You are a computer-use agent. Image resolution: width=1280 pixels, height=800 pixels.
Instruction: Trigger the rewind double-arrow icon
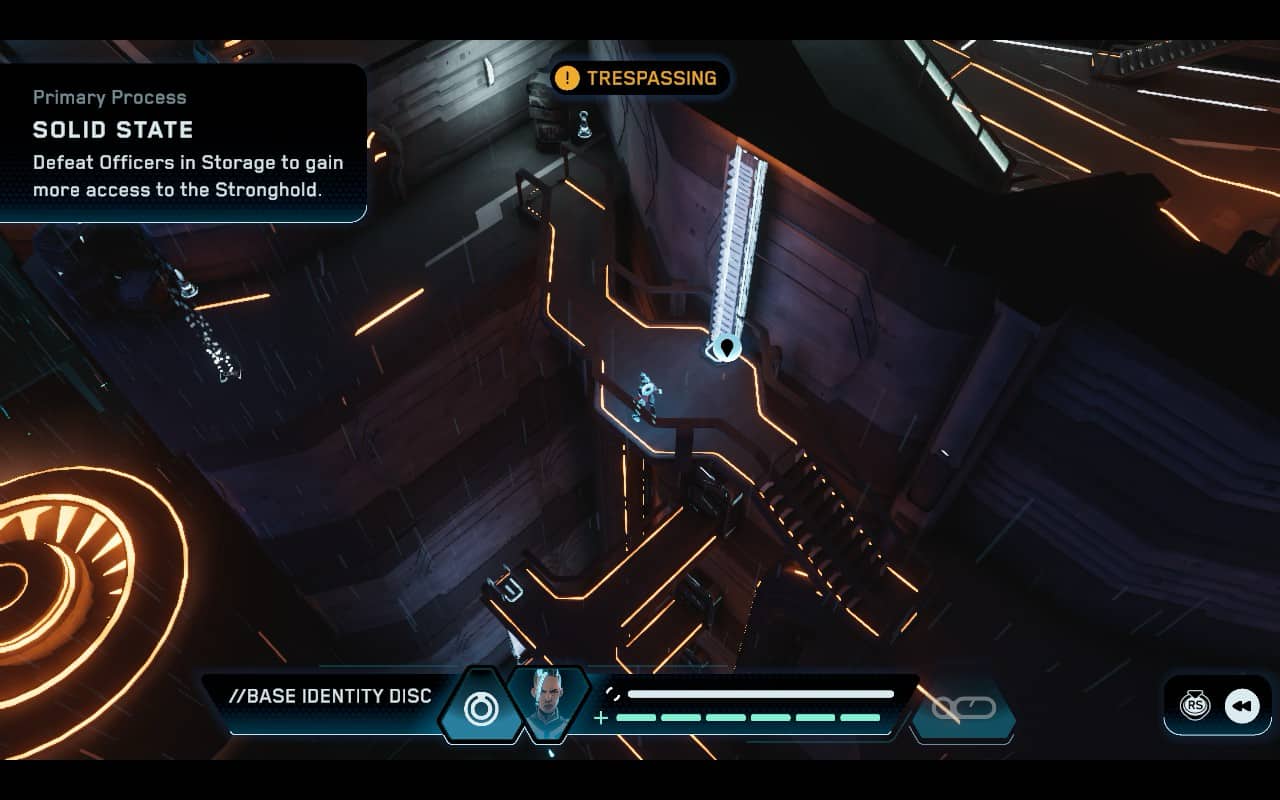pos(1241,706)
